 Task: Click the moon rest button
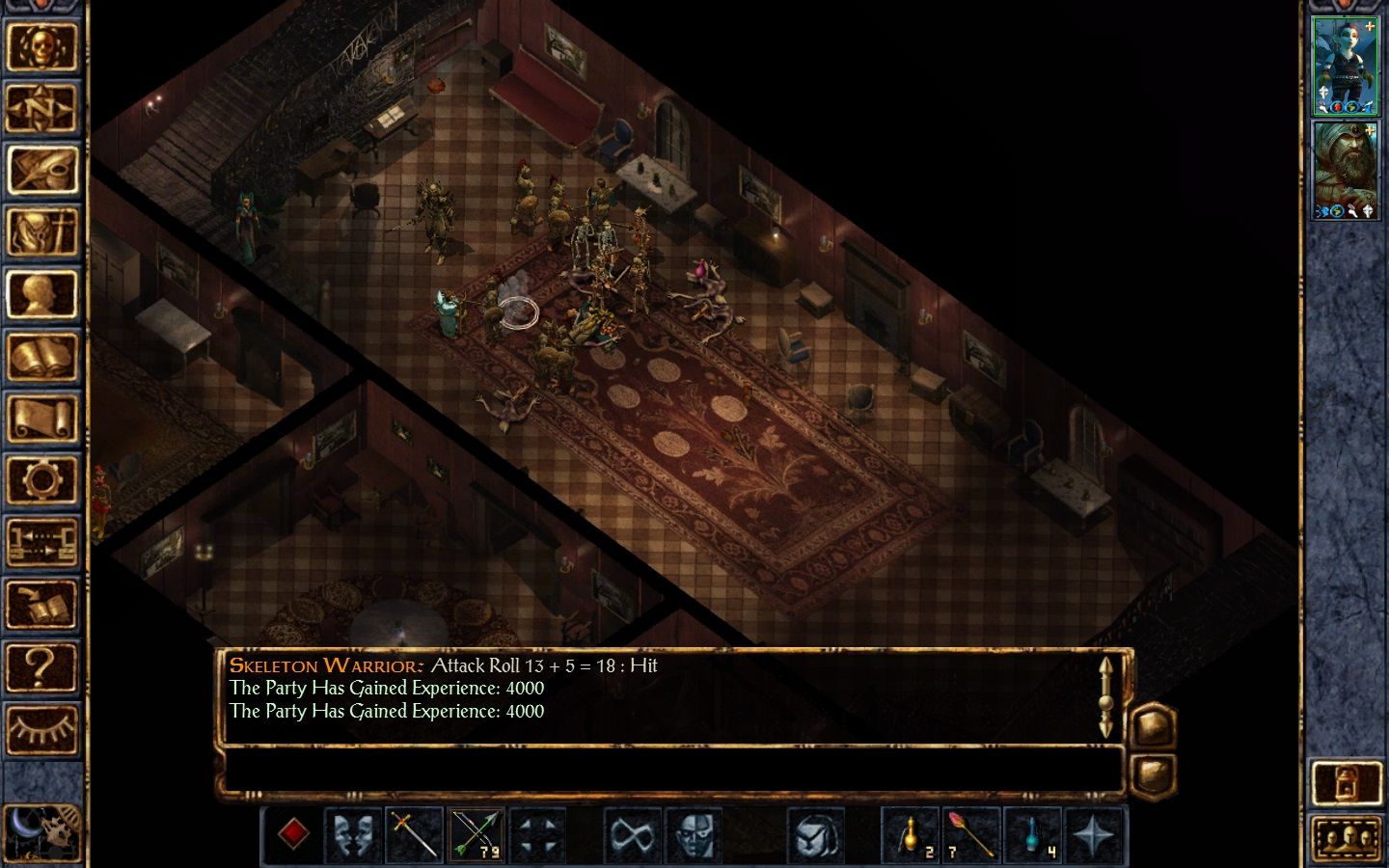[41, 831]
